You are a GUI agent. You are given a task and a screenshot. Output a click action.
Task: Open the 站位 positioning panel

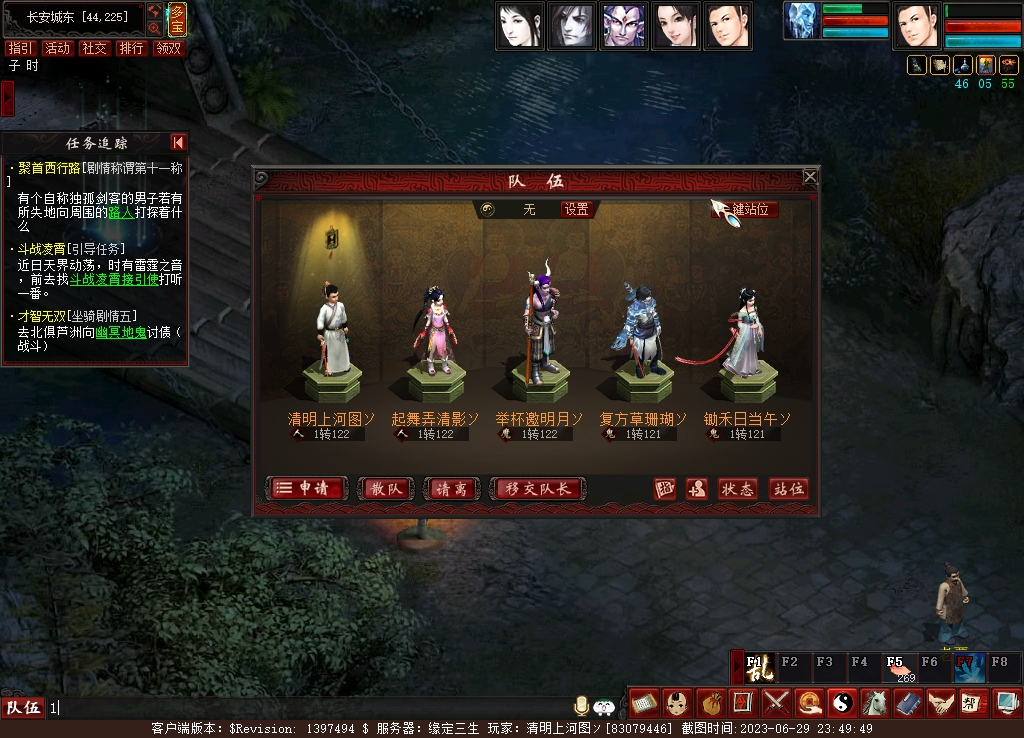pos(788,489)
